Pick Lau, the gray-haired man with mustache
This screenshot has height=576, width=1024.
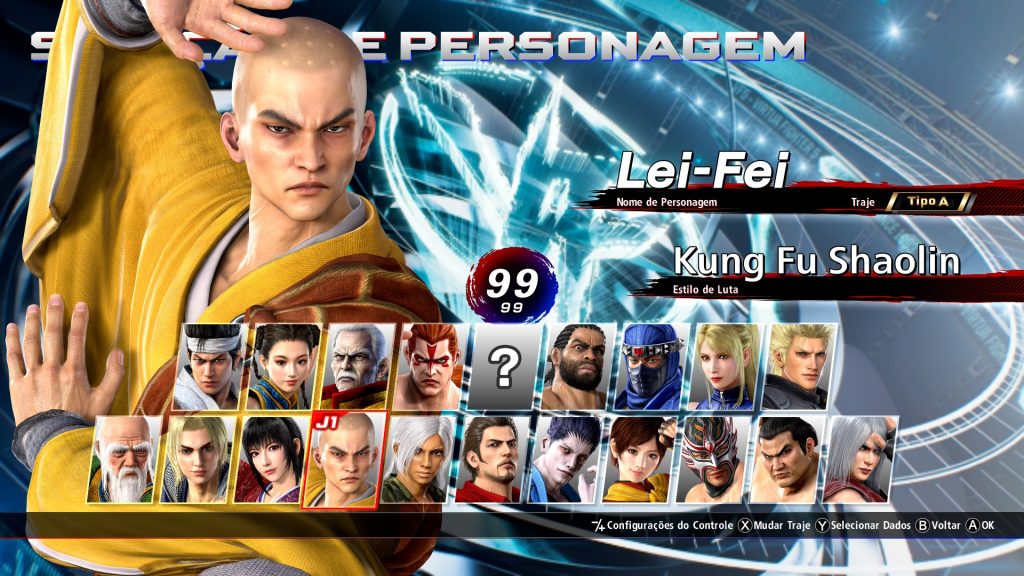358,367
